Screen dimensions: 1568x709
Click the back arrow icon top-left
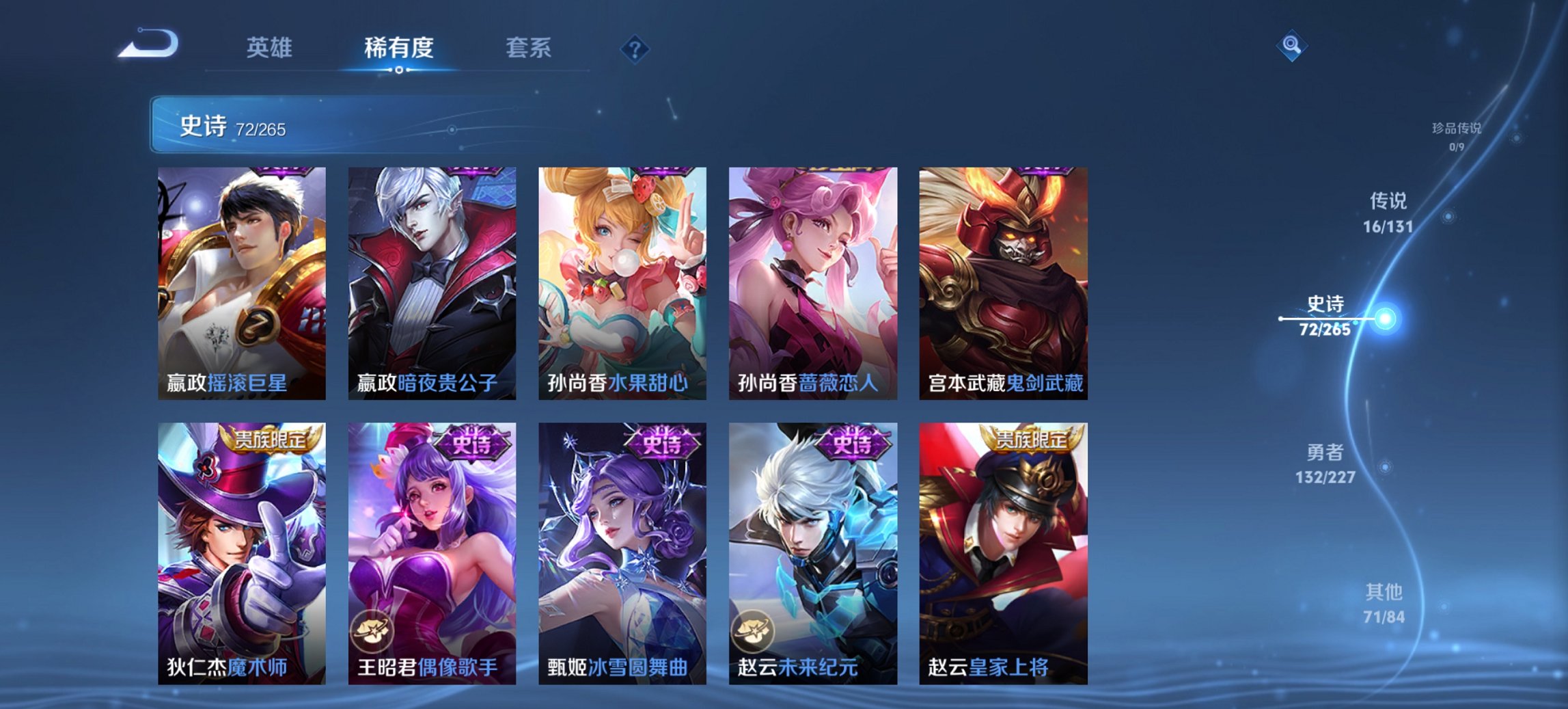[x=150, y=42]
